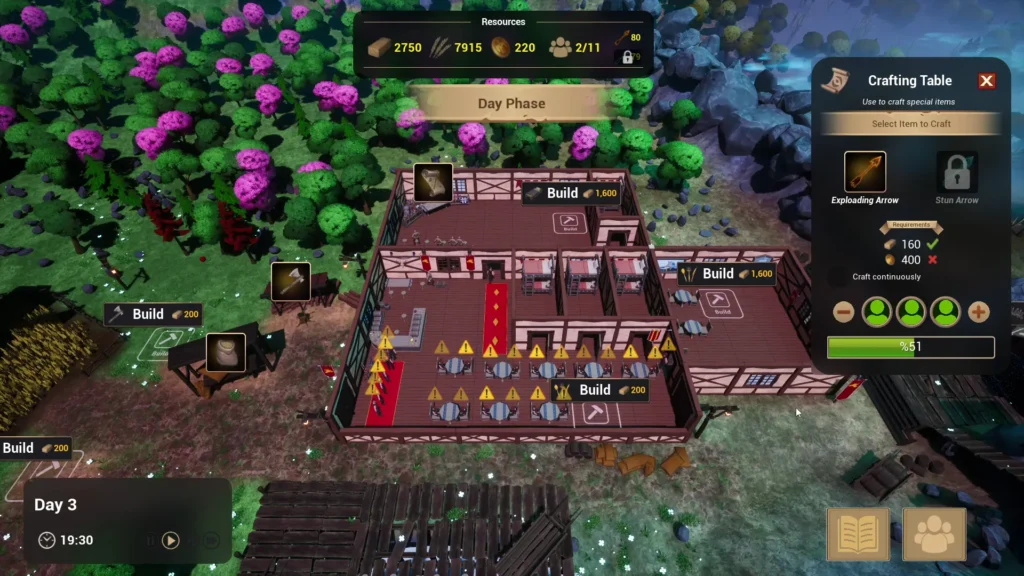Close the Crafting Table panel

[x=987, y=81]
